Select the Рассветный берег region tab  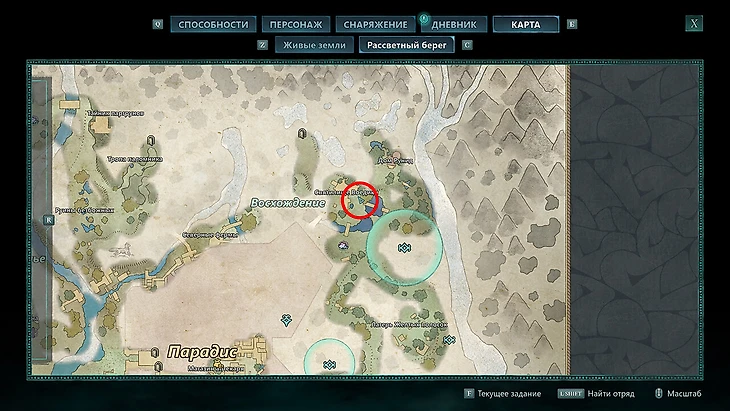408,45
